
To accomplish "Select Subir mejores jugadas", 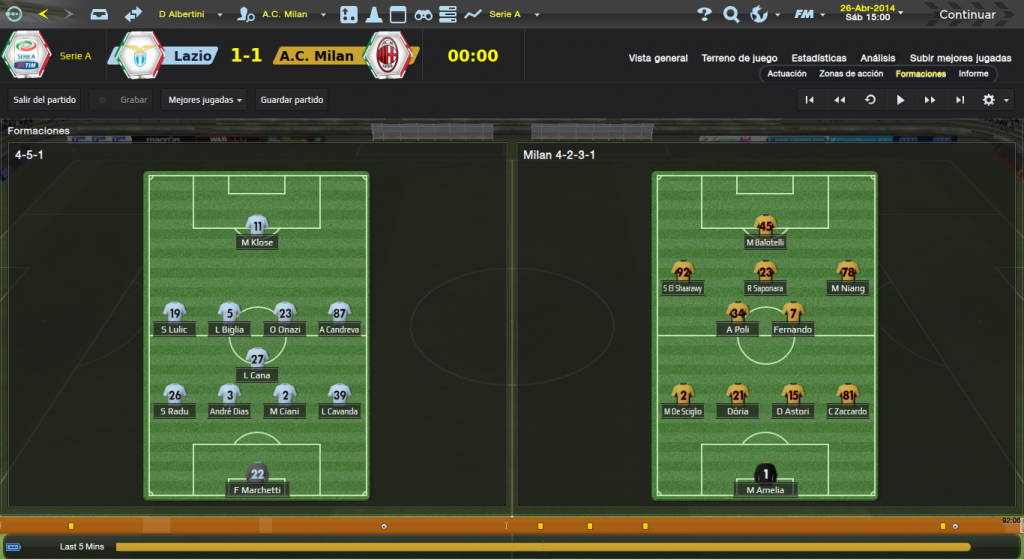I will (960, 58).
